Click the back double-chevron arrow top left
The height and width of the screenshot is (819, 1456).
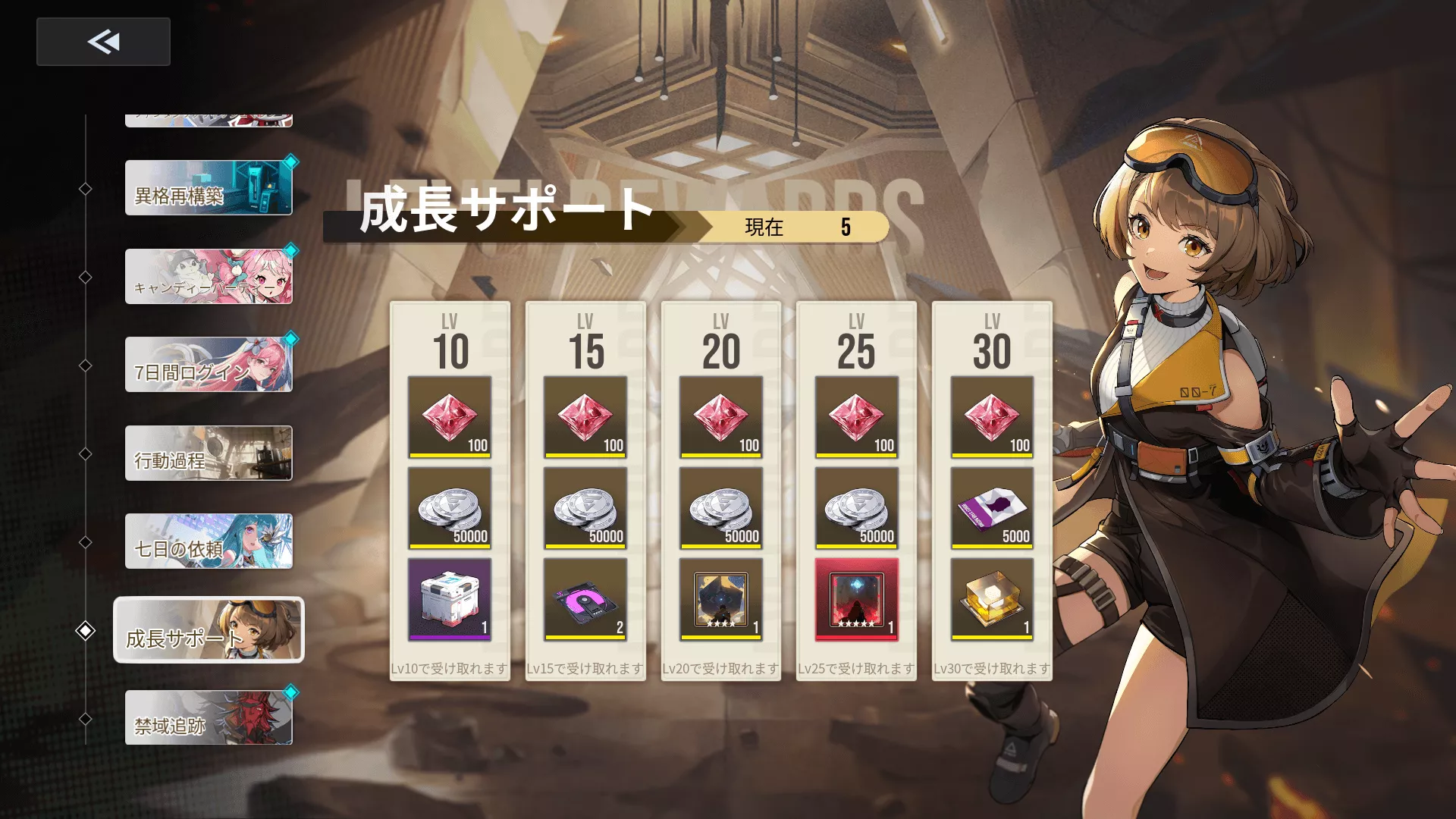click(103, 42)
